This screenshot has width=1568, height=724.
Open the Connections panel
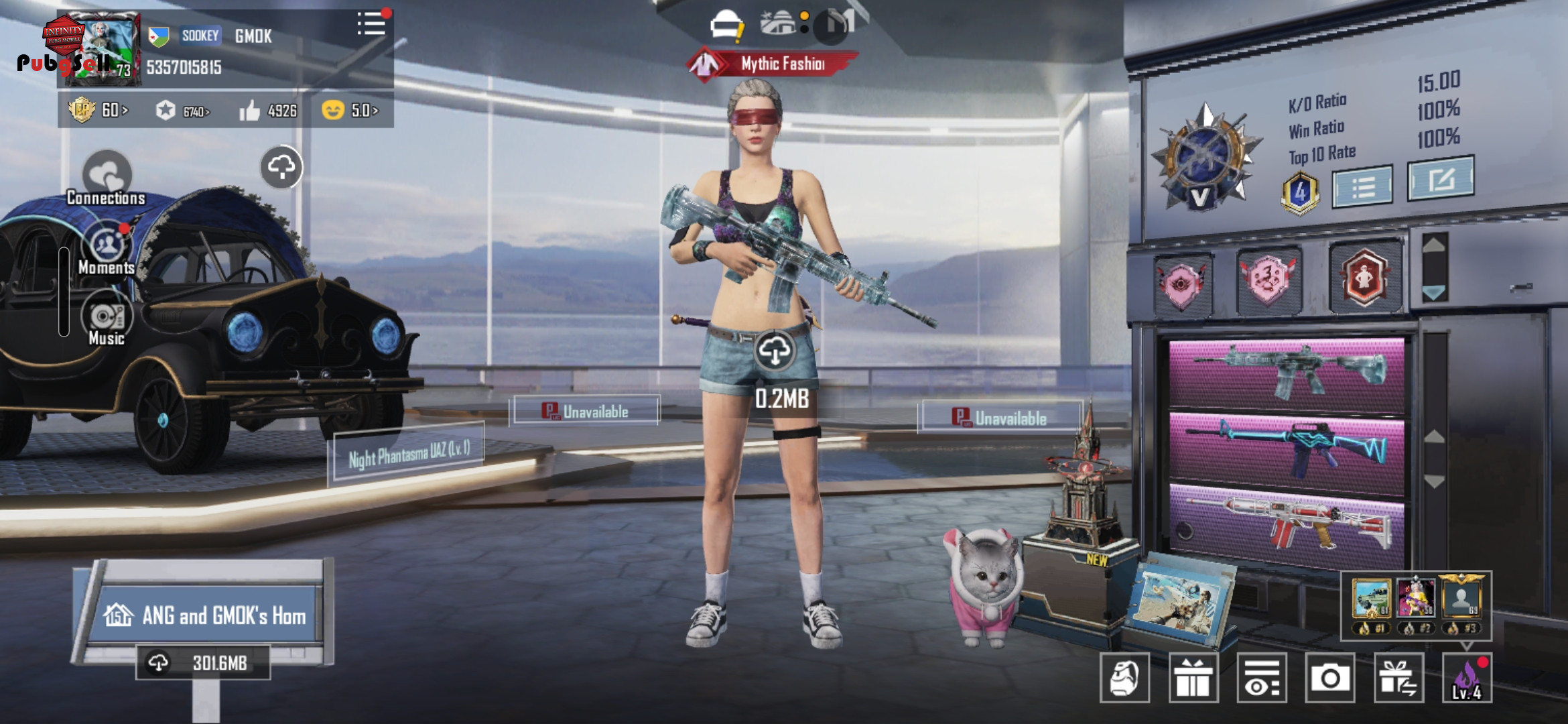[x=106, y=177]
